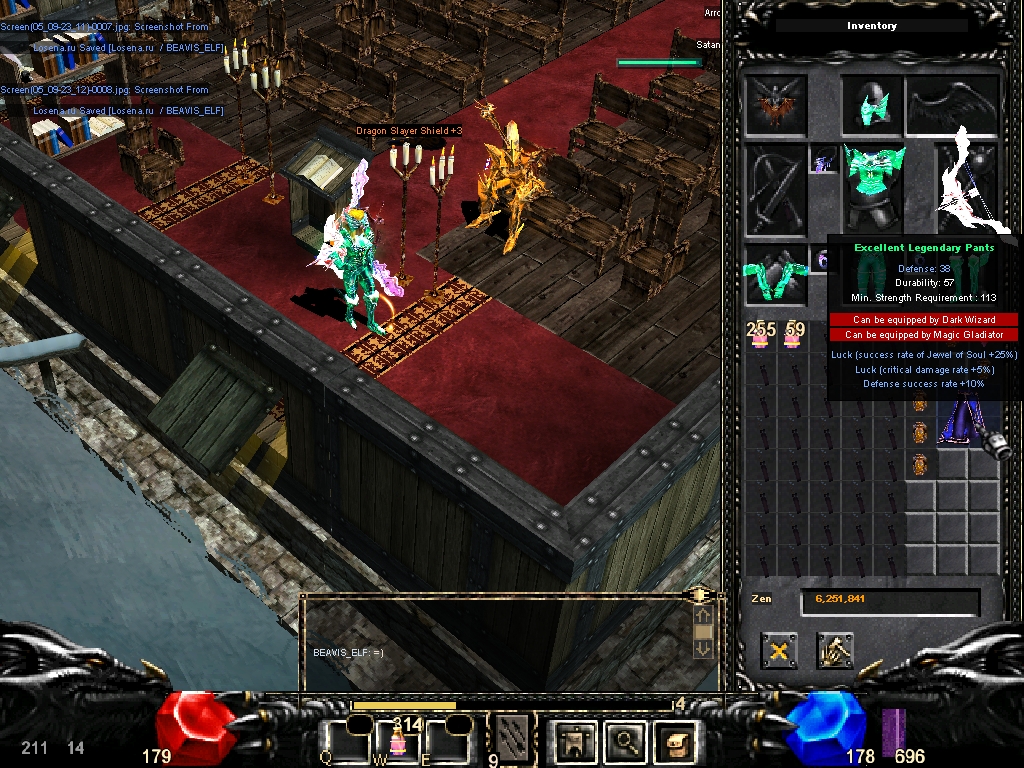Click the Zen amount field

click(x=889, y=601)
